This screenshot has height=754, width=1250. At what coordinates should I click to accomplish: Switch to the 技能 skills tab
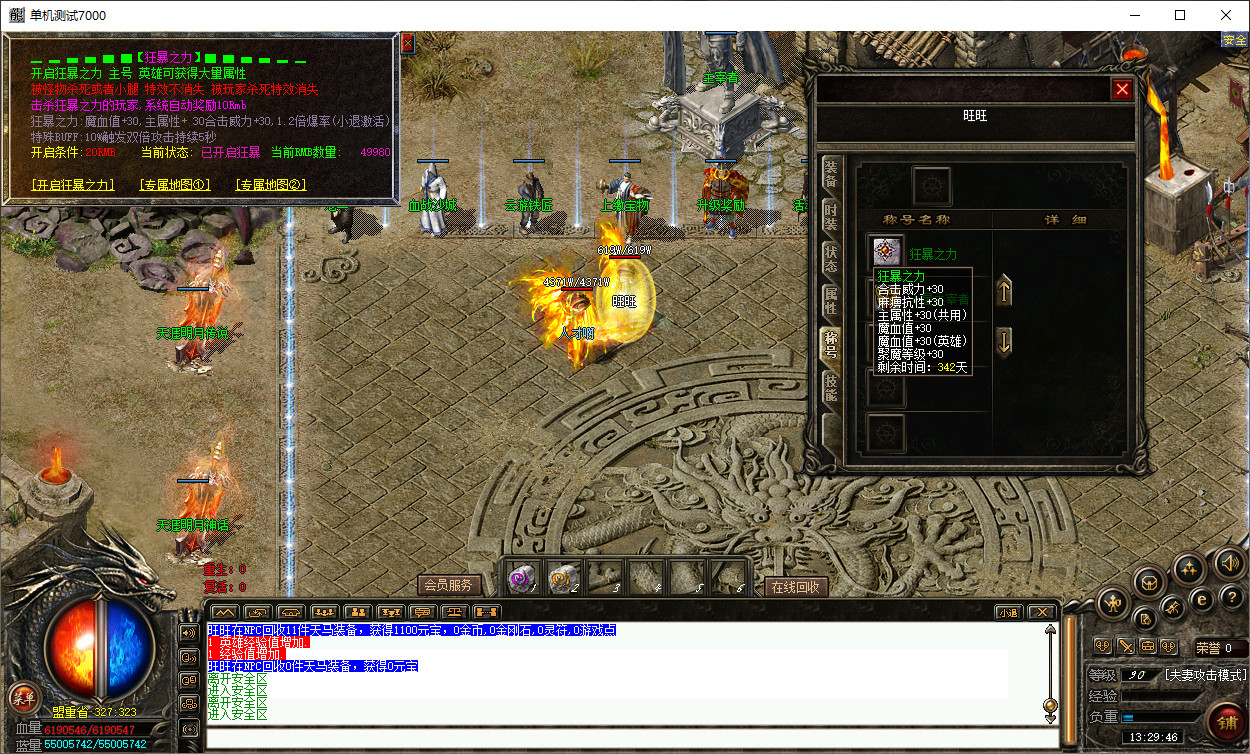click(830, 388)
